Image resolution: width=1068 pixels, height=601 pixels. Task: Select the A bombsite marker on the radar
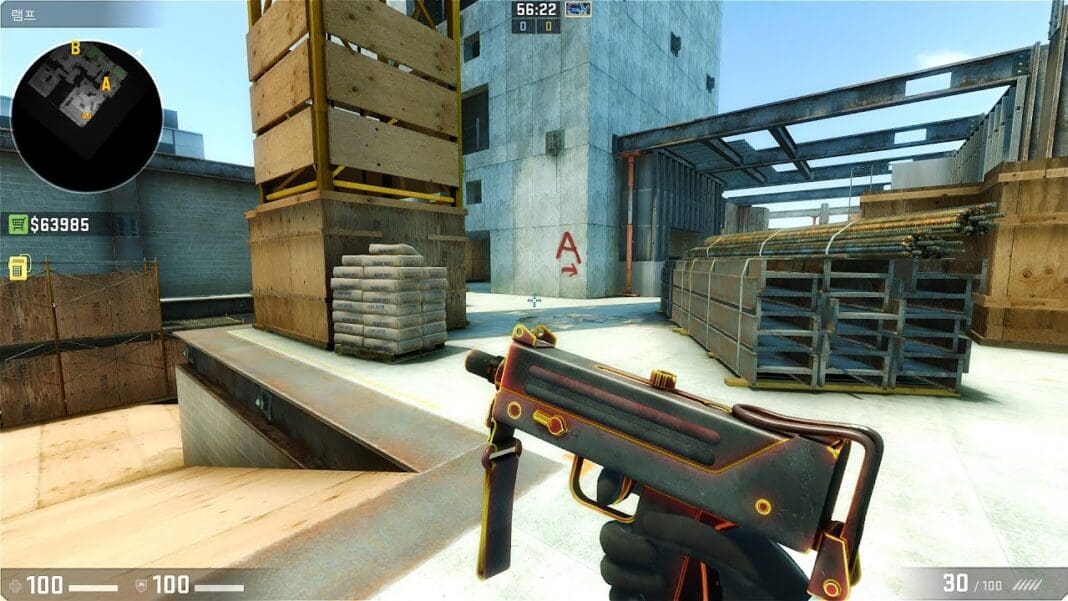(x=106, y=84)
